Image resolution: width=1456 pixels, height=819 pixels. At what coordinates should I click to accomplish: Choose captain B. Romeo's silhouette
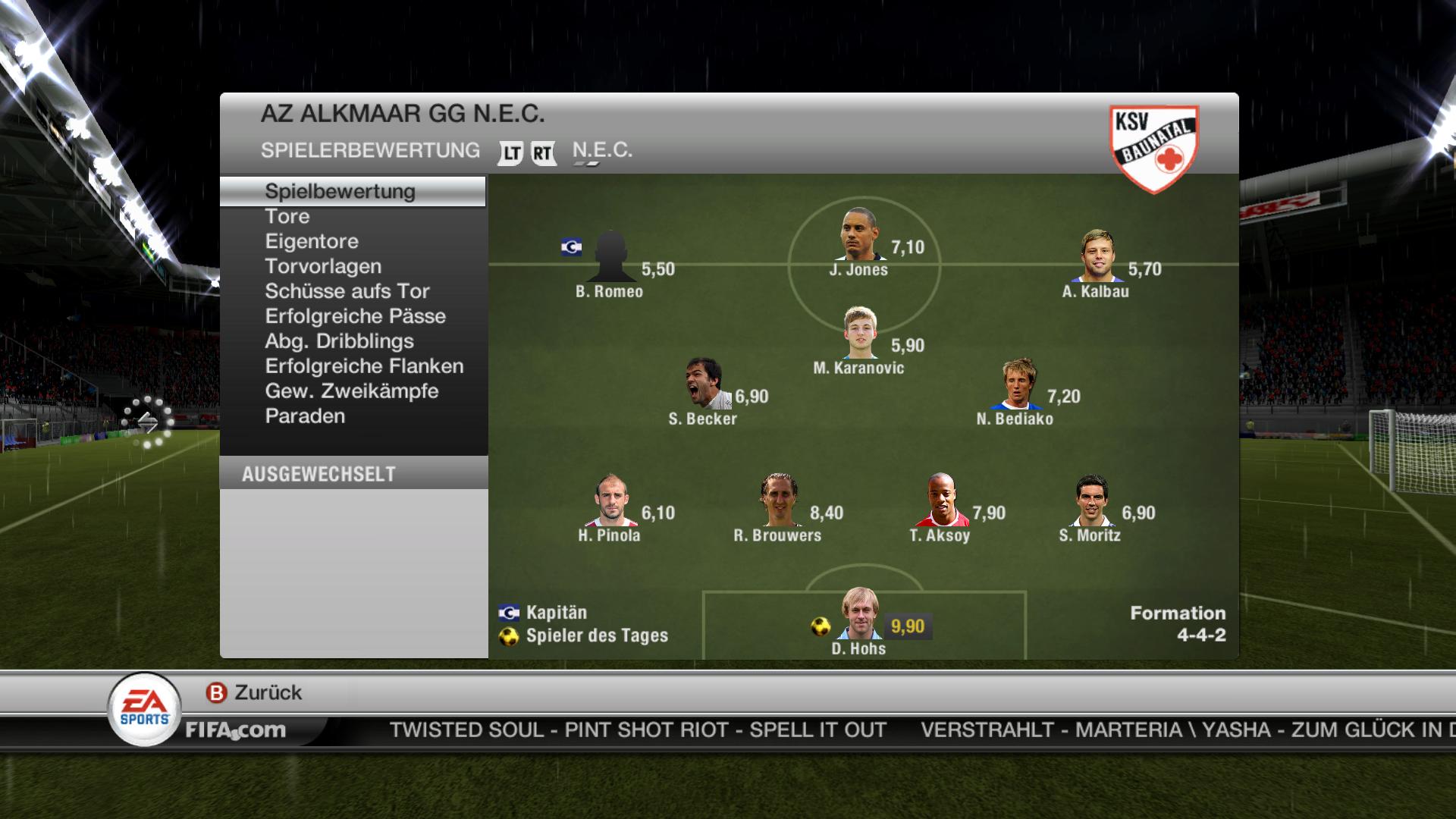[610, 257]
